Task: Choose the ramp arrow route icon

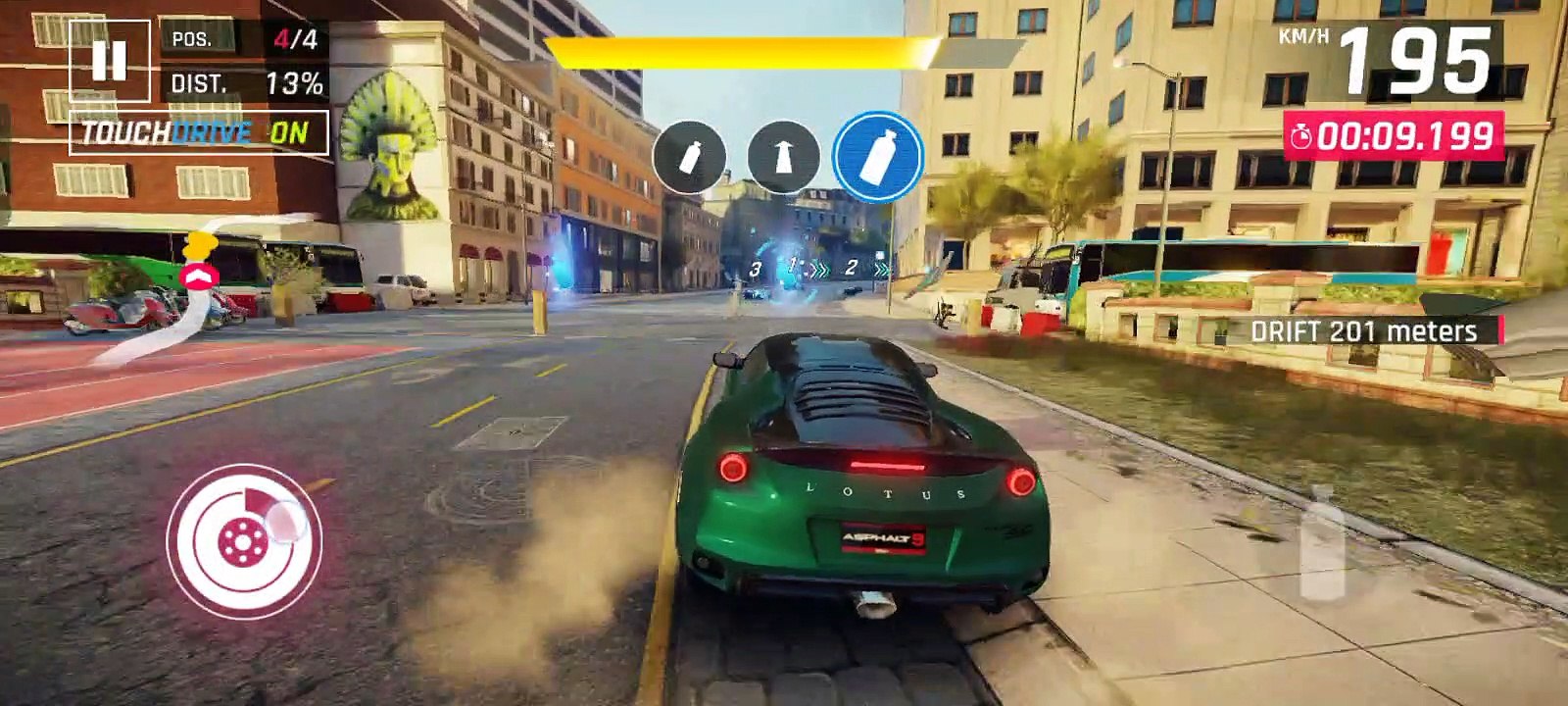Action: 783,157
